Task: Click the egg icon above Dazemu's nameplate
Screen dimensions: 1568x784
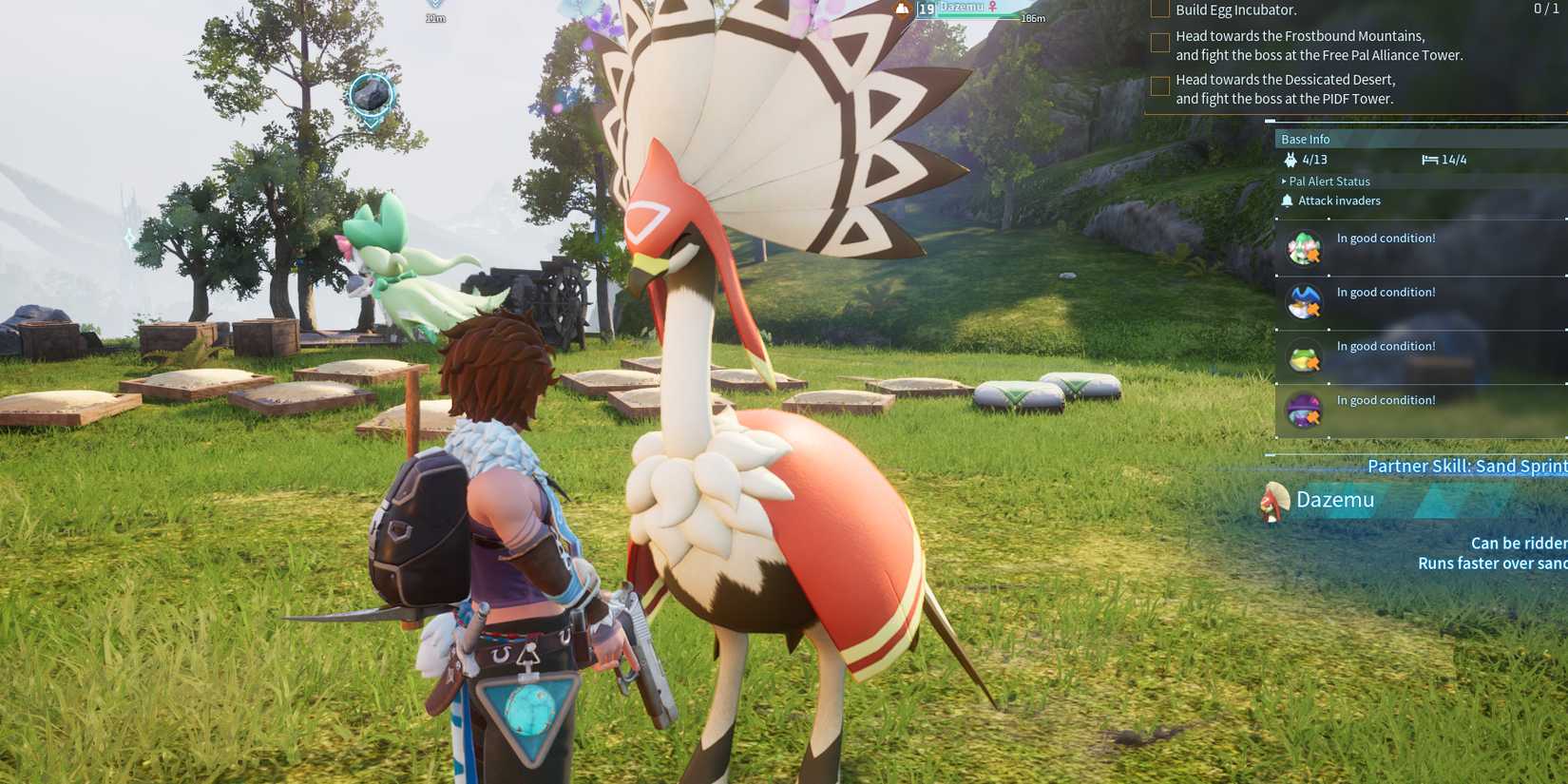Action: pos(902,8)
